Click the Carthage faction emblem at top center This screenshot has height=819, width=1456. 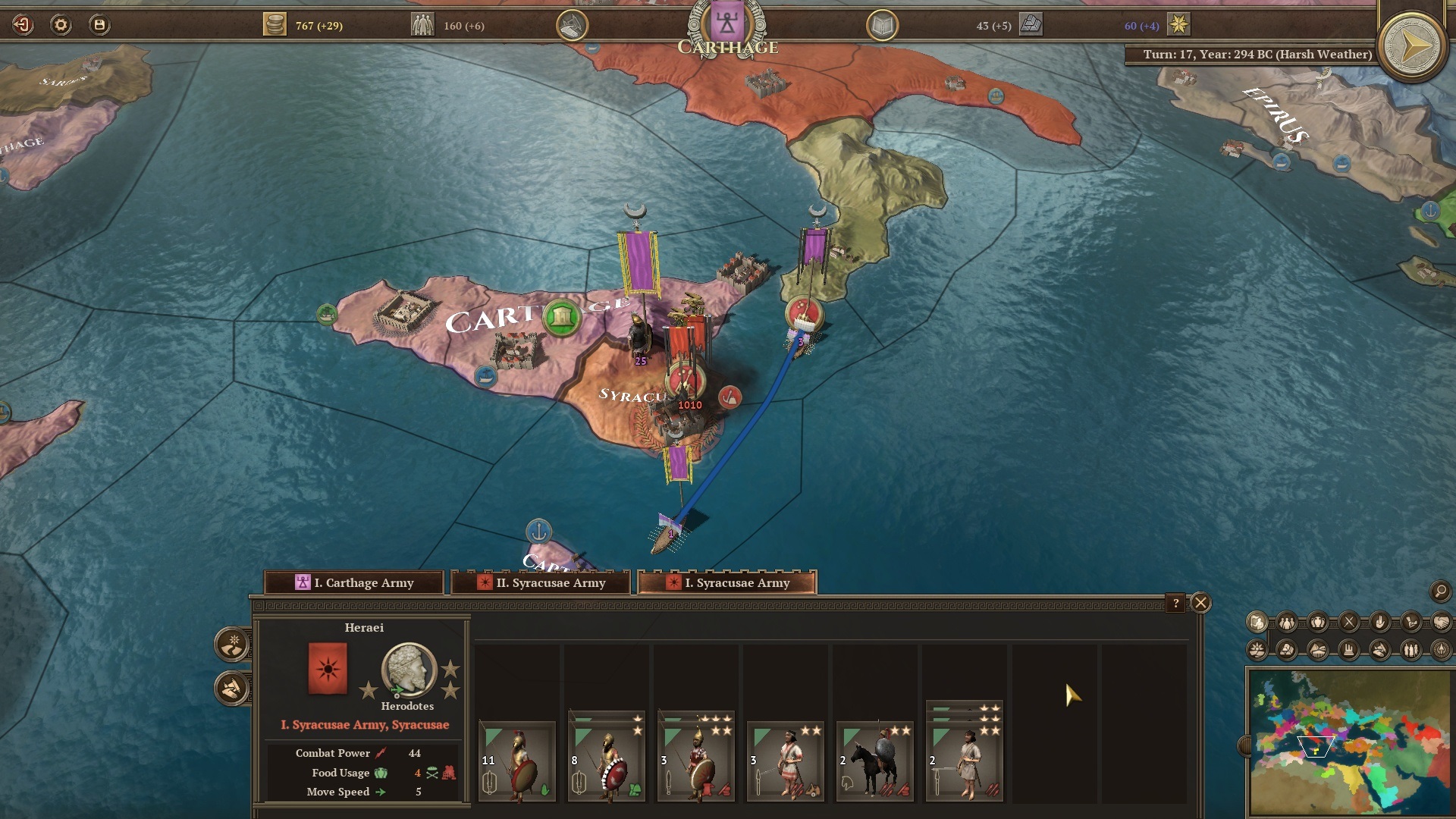pyautogui.click(x=726, y=23)
